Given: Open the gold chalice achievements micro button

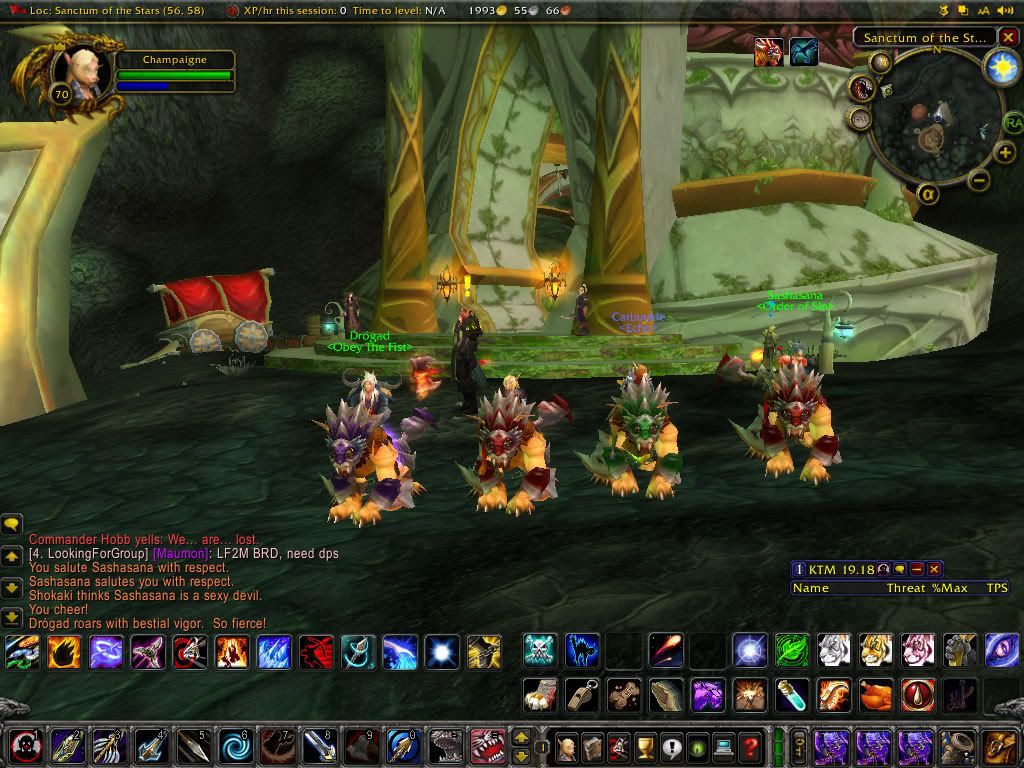Looking at the screenshot, I should pos(645,746).
